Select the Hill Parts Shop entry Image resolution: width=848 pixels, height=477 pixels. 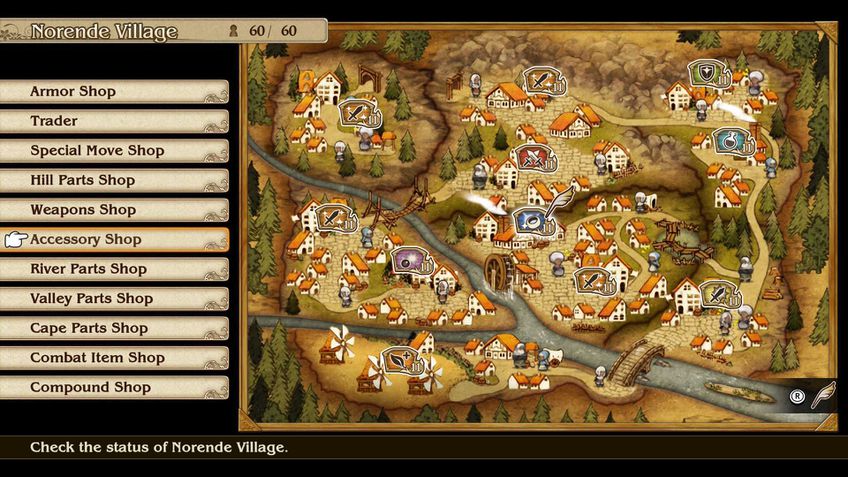[114, 181]
